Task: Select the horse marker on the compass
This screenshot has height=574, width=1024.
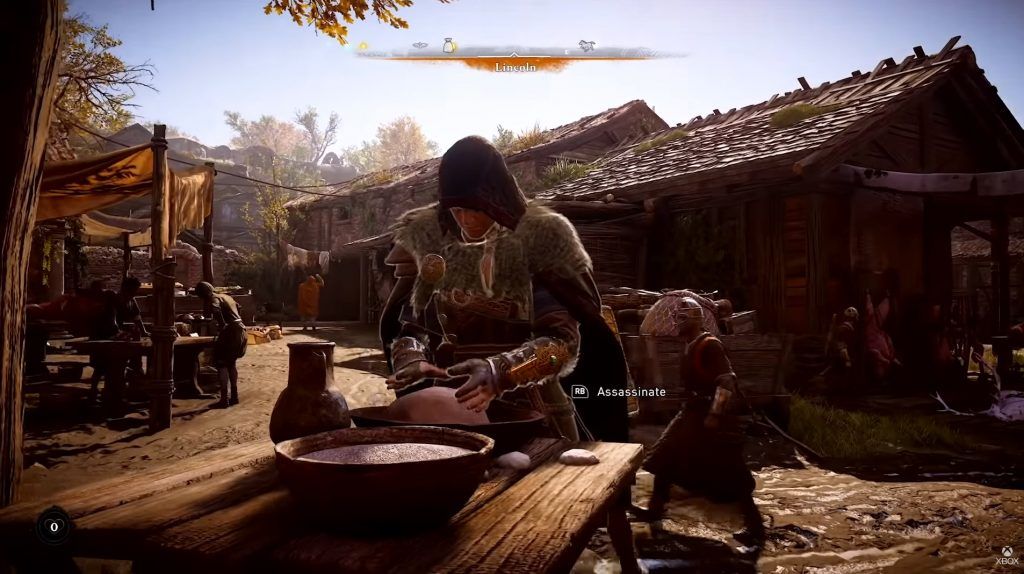Action: pyautogui.click(x=587, y=45)
